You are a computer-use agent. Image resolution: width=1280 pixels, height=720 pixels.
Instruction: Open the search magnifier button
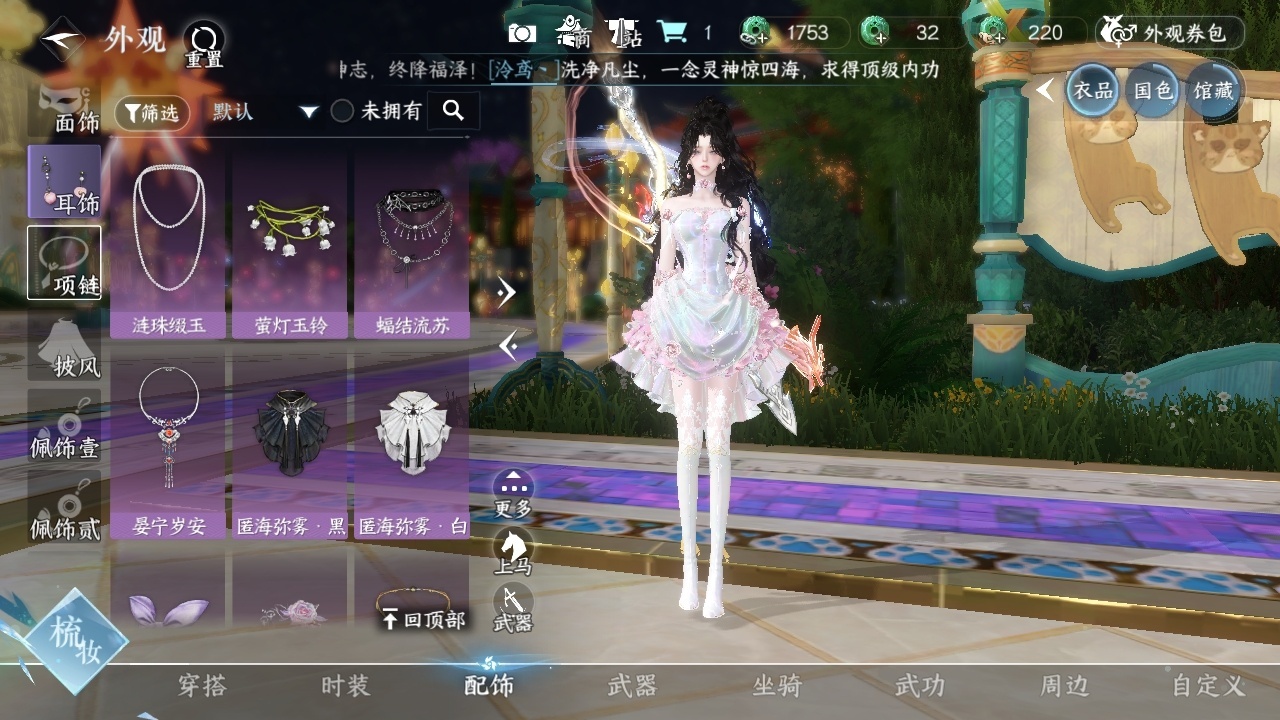453,111
